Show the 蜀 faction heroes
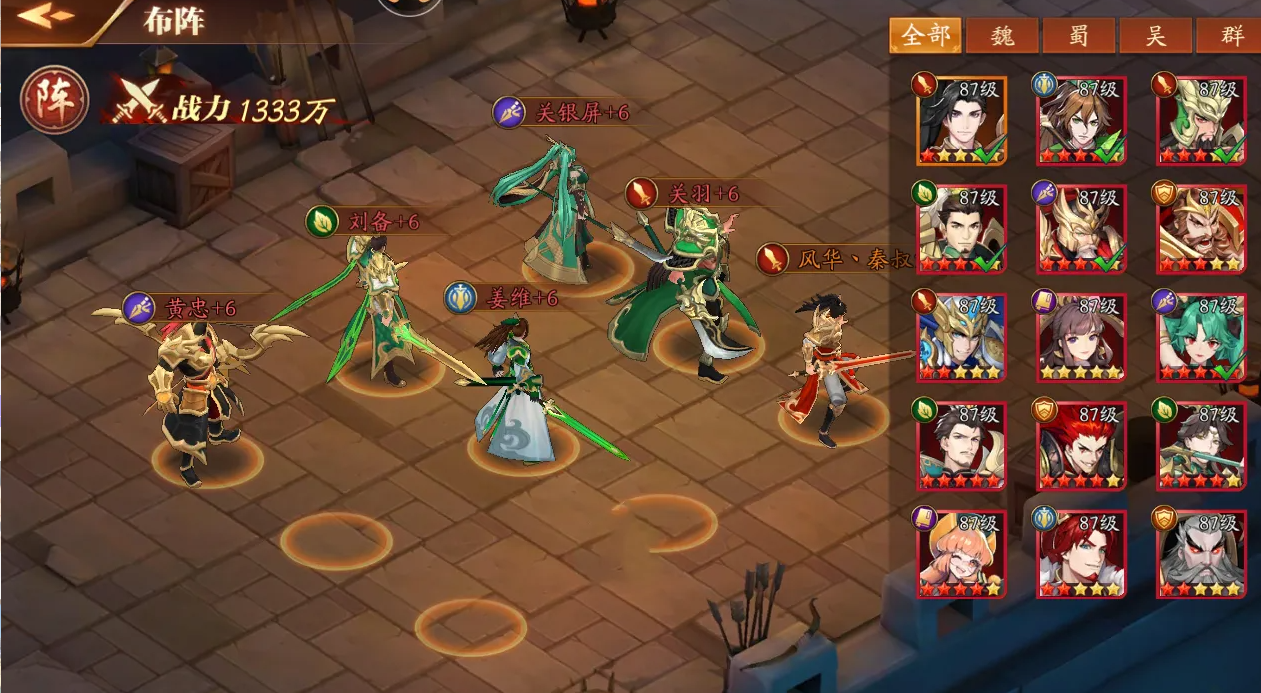Screen dimensions: 1261x693 click(1079, 37)
